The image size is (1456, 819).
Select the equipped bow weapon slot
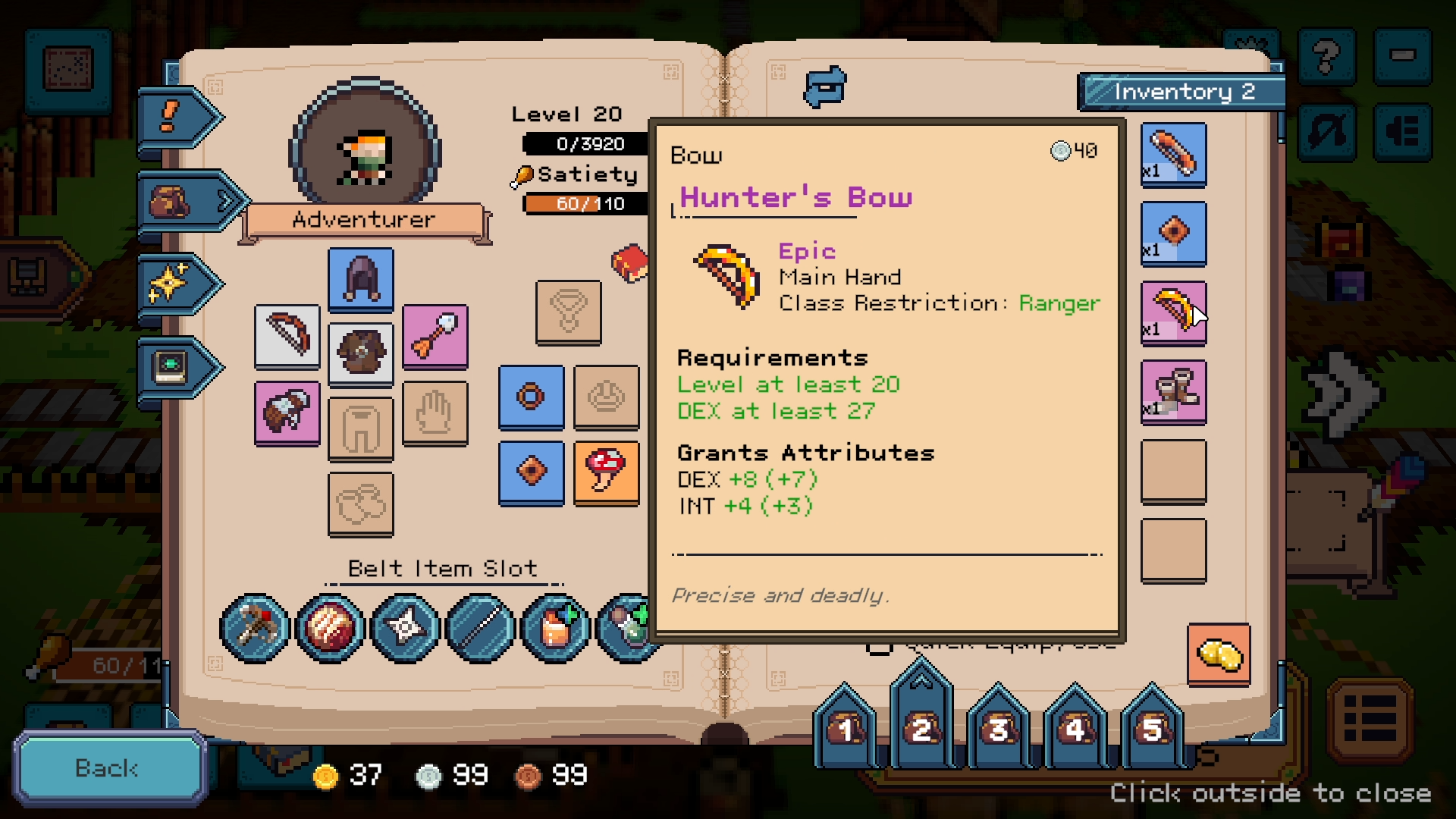[287, 336]
